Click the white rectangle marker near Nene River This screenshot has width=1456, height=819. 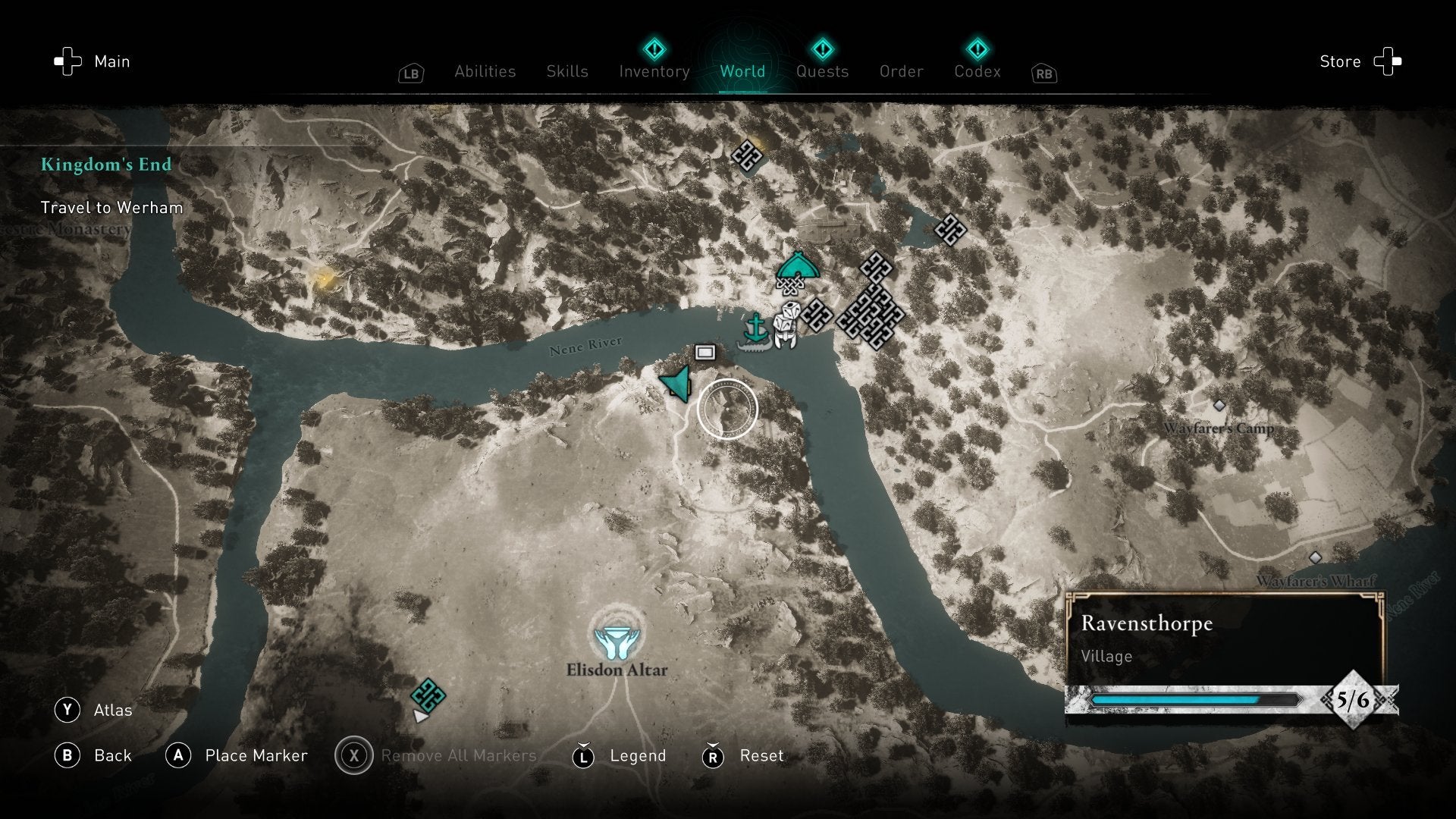(704, 352)
